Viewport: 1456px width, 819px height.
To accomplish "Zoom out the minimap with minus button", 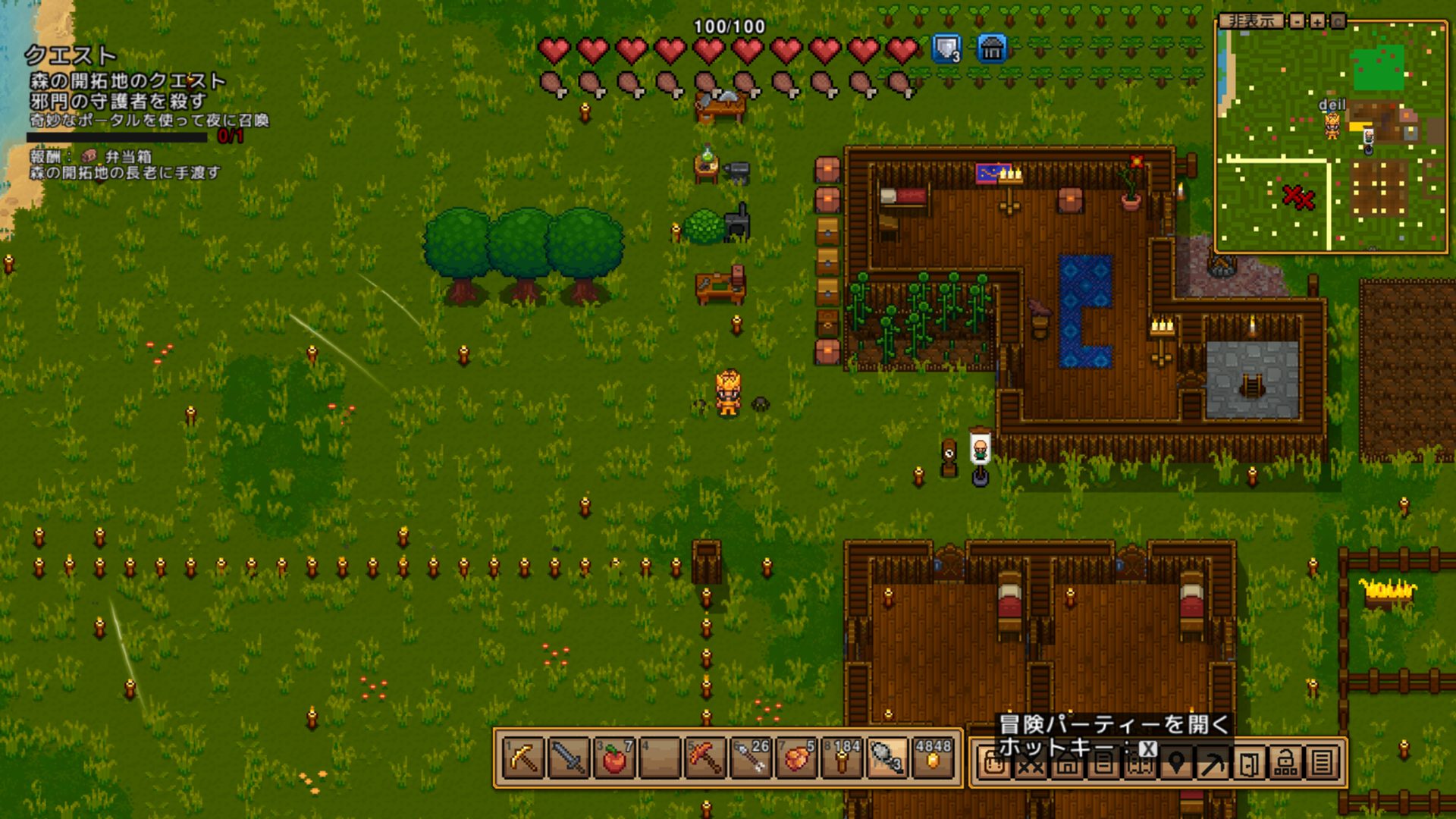I will 1298,21.
